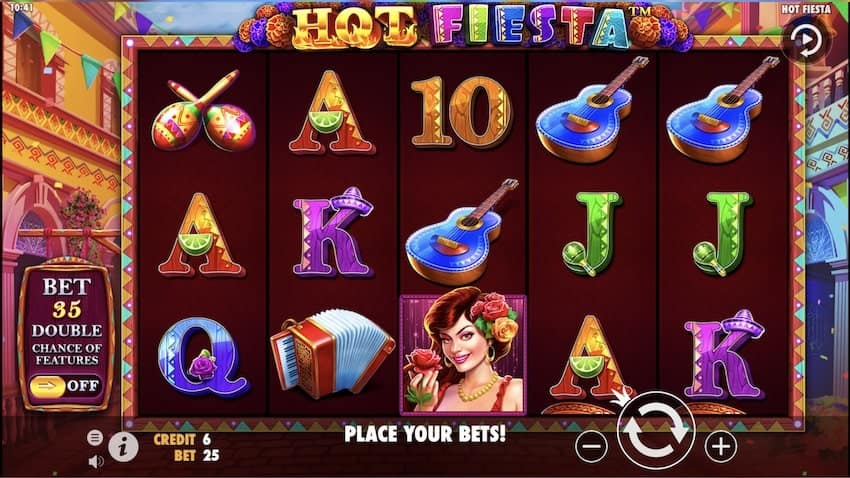Image resolution: width=850 pixels, height=478 pixels.
Task: Mute the sound with the speaker icon
Action: click(x=96, y=461)
